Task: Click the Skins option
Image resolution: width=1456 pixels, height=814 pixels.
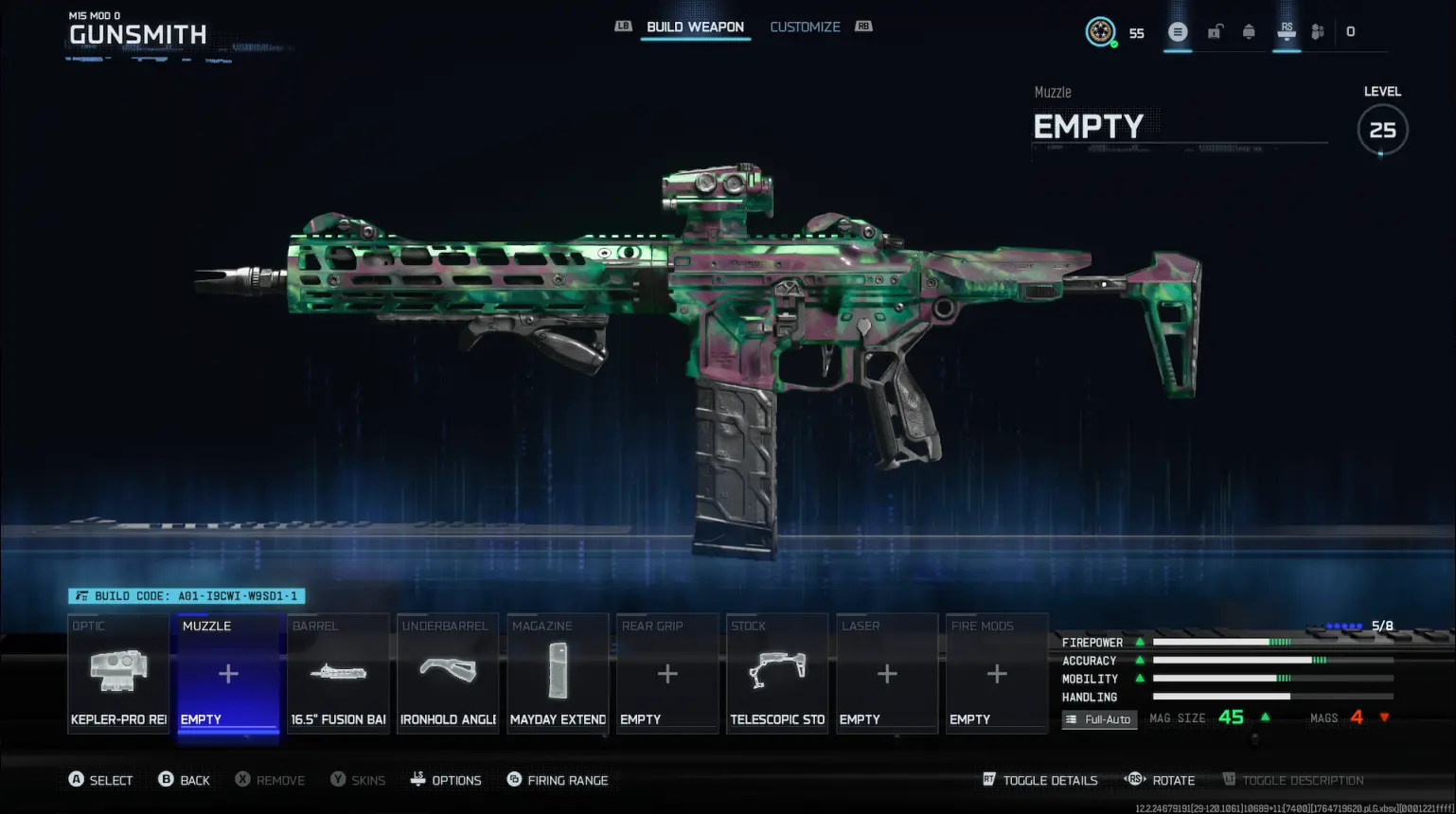Action: (x=358, y=780)
